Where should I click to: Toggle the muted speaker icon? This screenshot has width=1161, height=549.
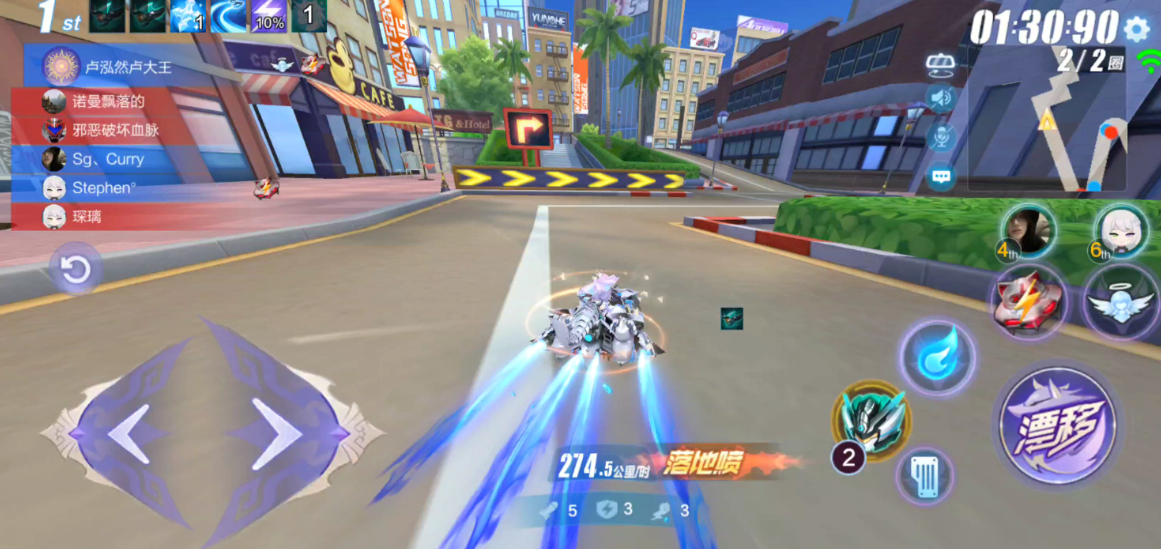(940, 98)
